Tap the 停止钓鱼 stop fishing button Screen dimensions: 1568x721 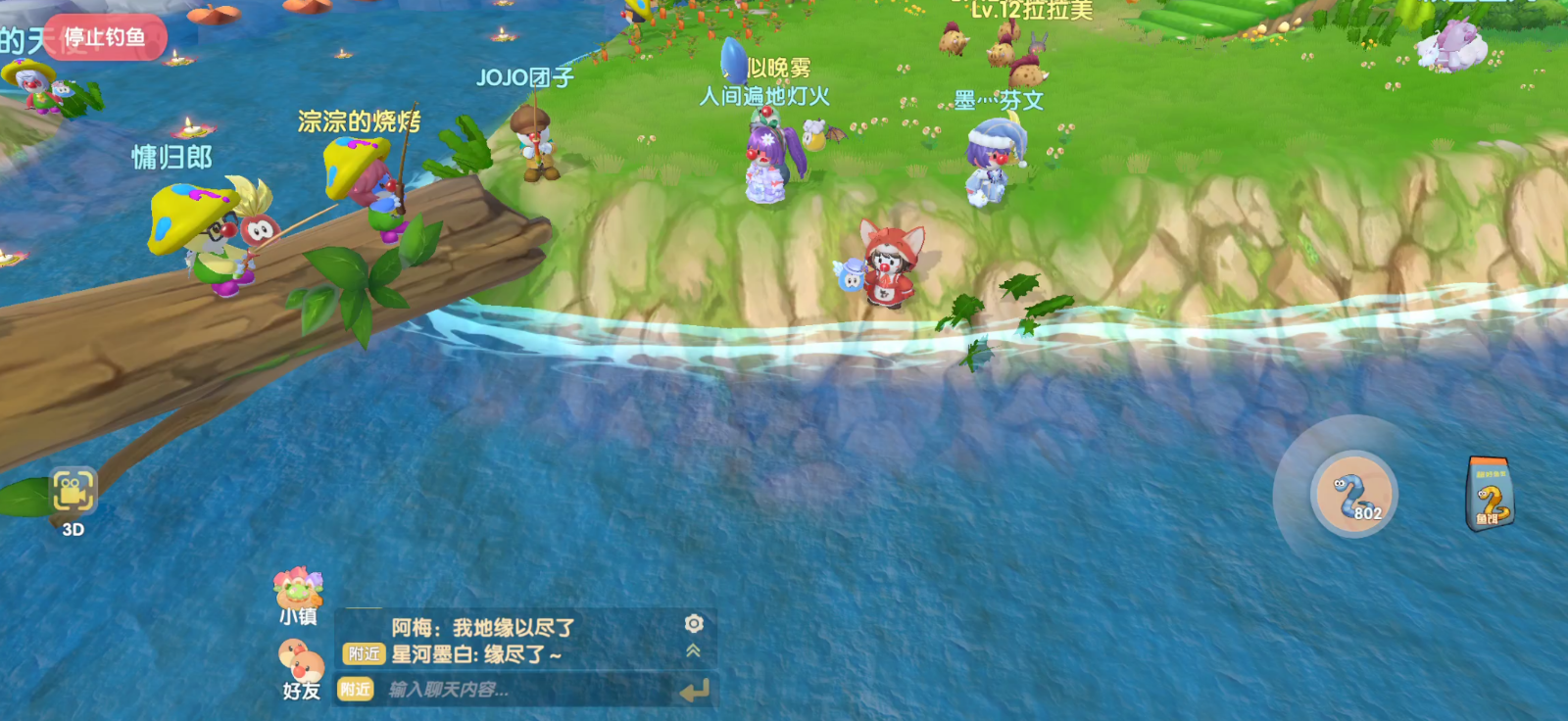pyautogui.click(x=105, y=38)
